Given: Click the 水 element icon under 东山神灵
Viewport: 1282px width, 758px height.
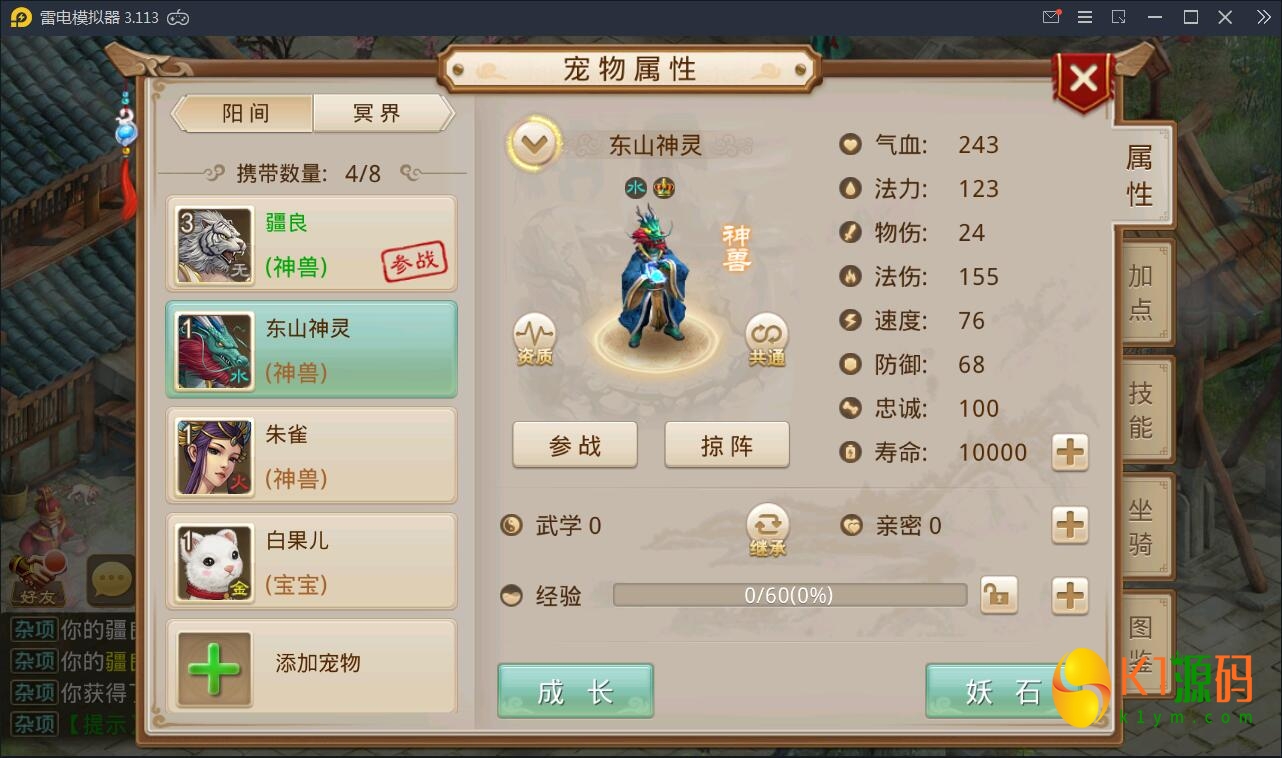Looking at the screenshot, I should [638, 187].
